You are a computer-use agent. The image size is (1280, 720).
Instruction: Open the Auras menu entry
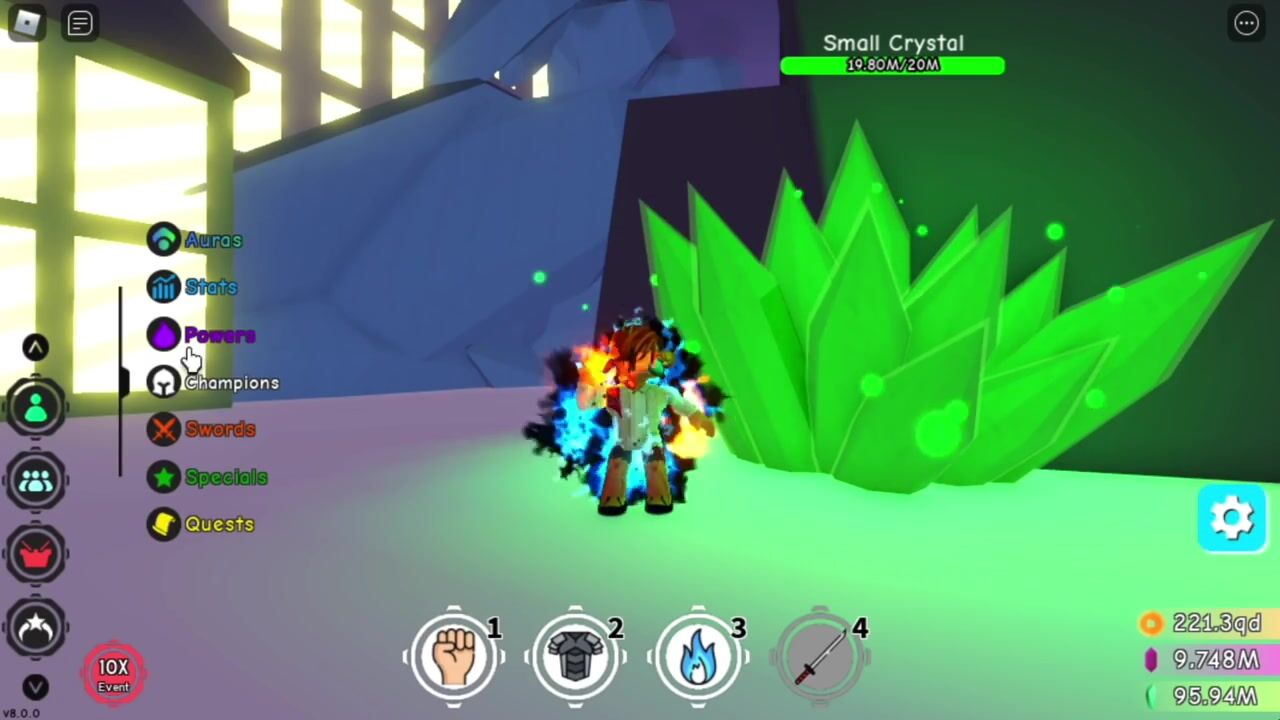click(x=196, y=240)
